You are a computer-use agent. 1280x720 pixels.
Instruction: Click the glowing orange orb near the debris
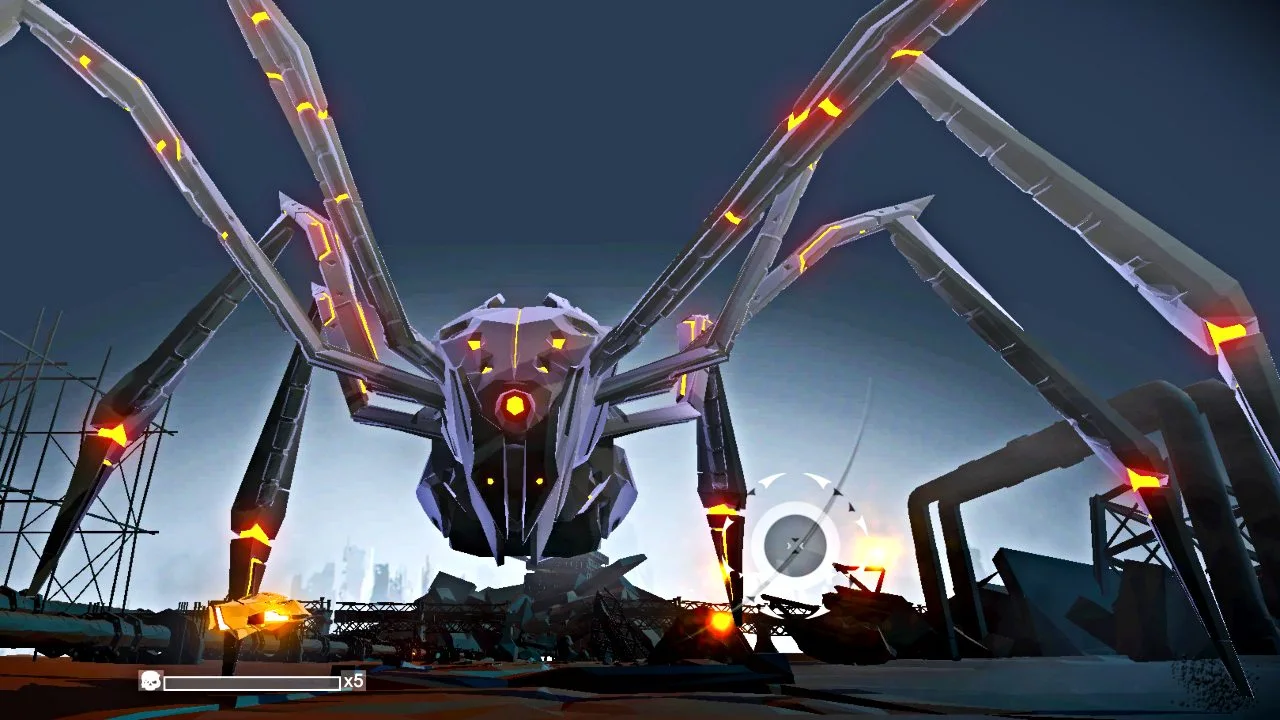(x=718, y=624)
